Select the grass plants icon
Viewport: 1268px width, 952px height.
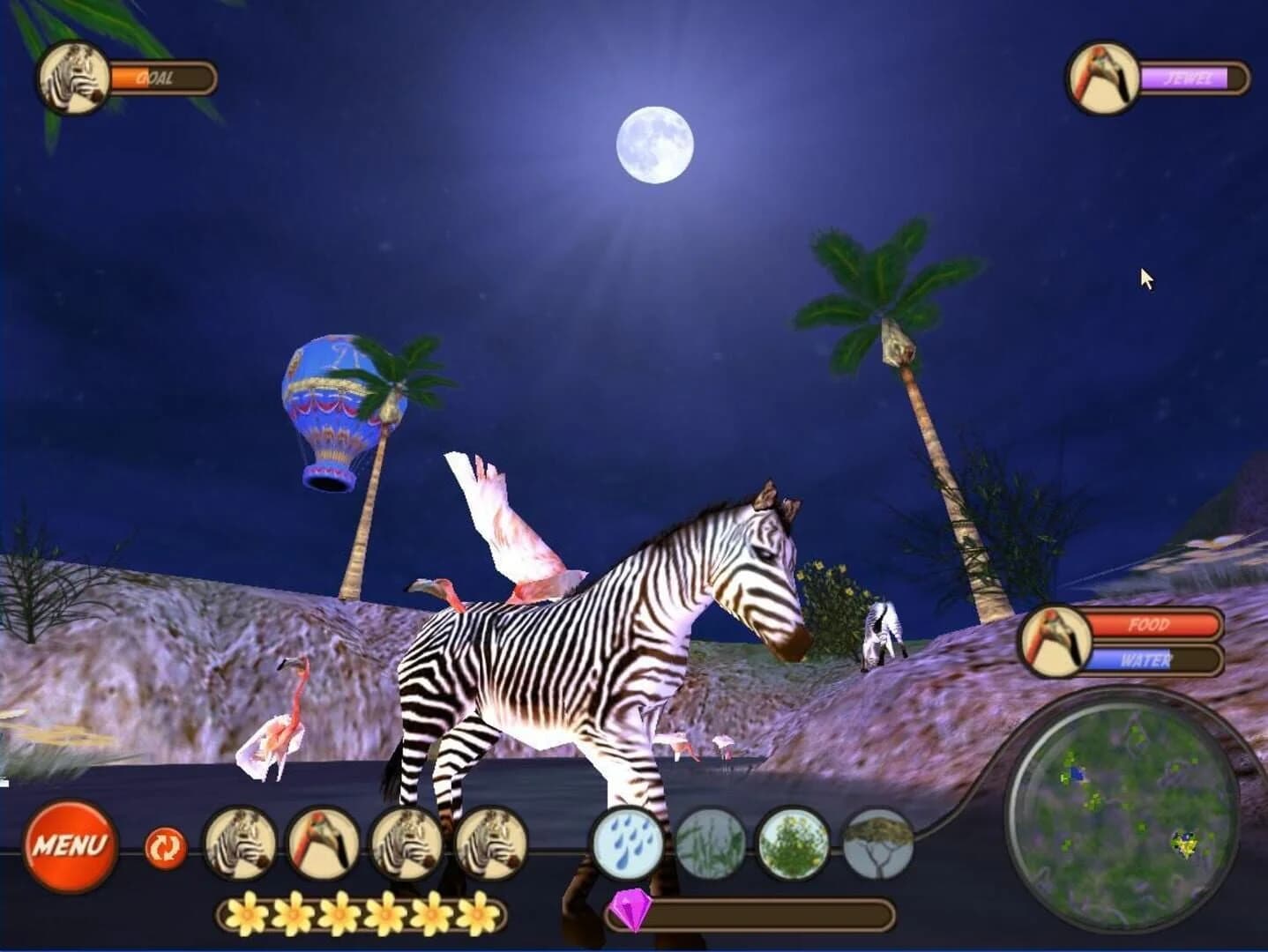[x=712, y=844]
